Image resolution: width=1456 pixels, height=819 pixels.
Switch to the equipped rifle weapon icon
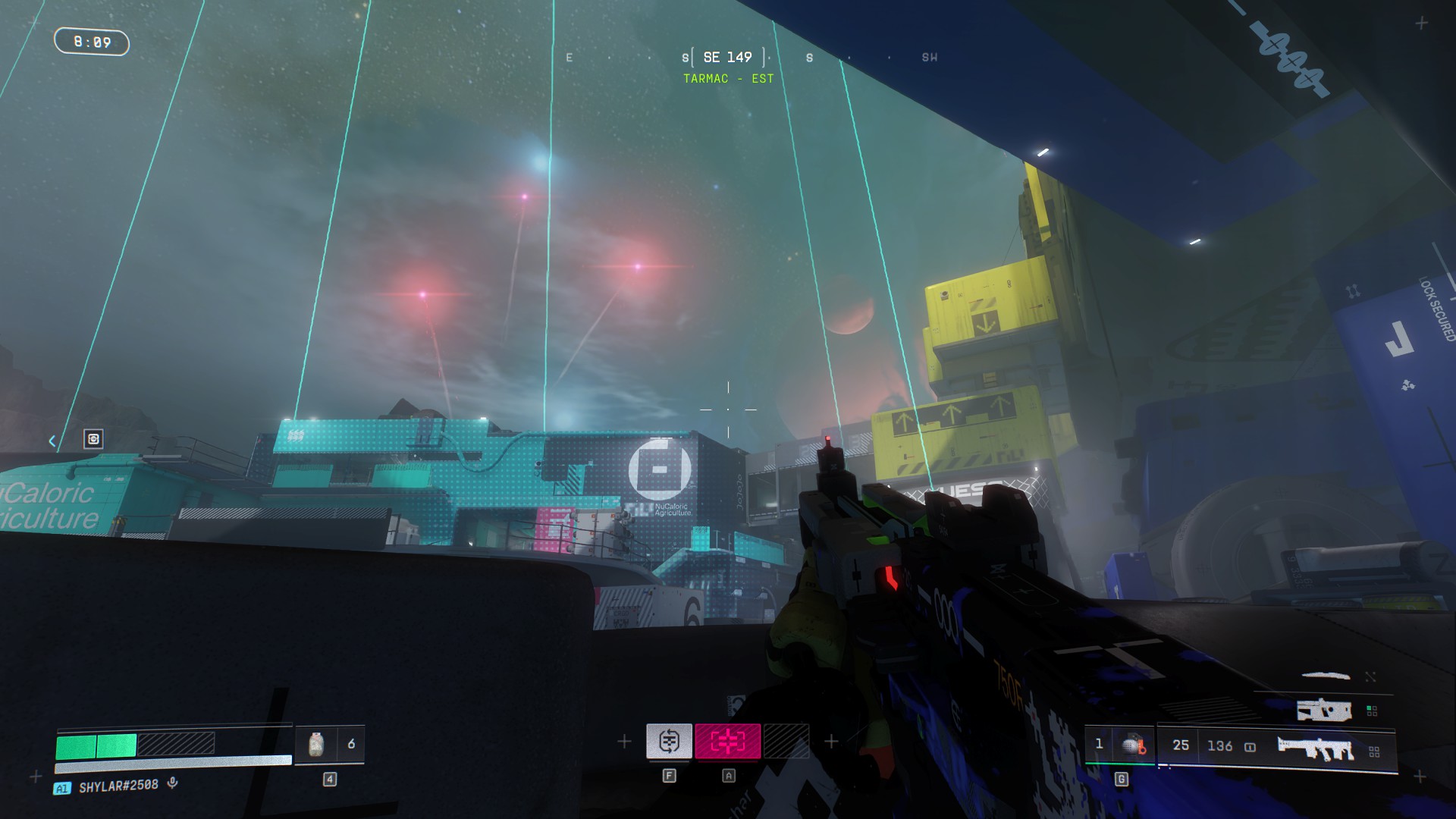1316,749
